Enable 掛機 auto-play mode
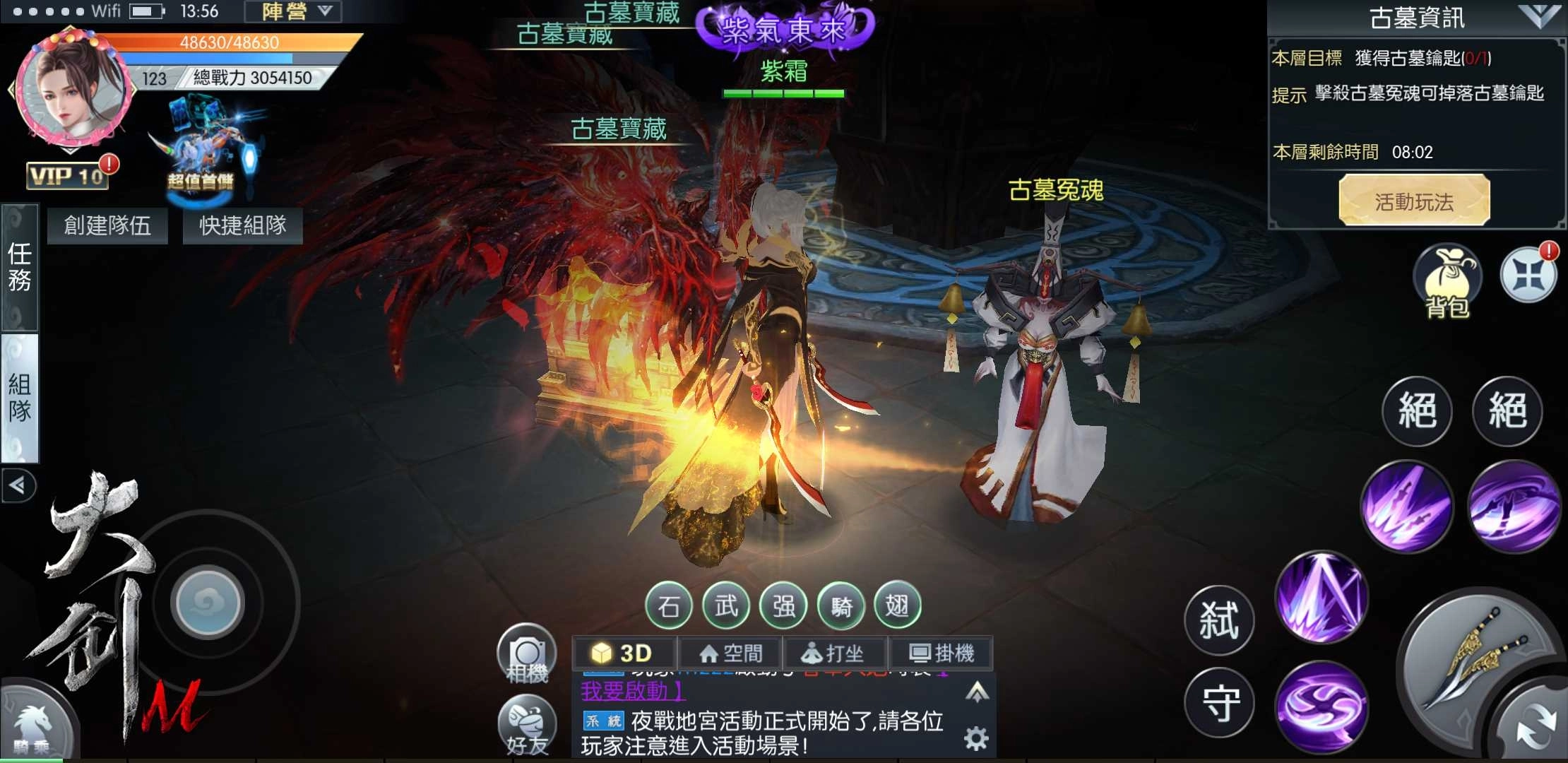 tap(946, 653)
